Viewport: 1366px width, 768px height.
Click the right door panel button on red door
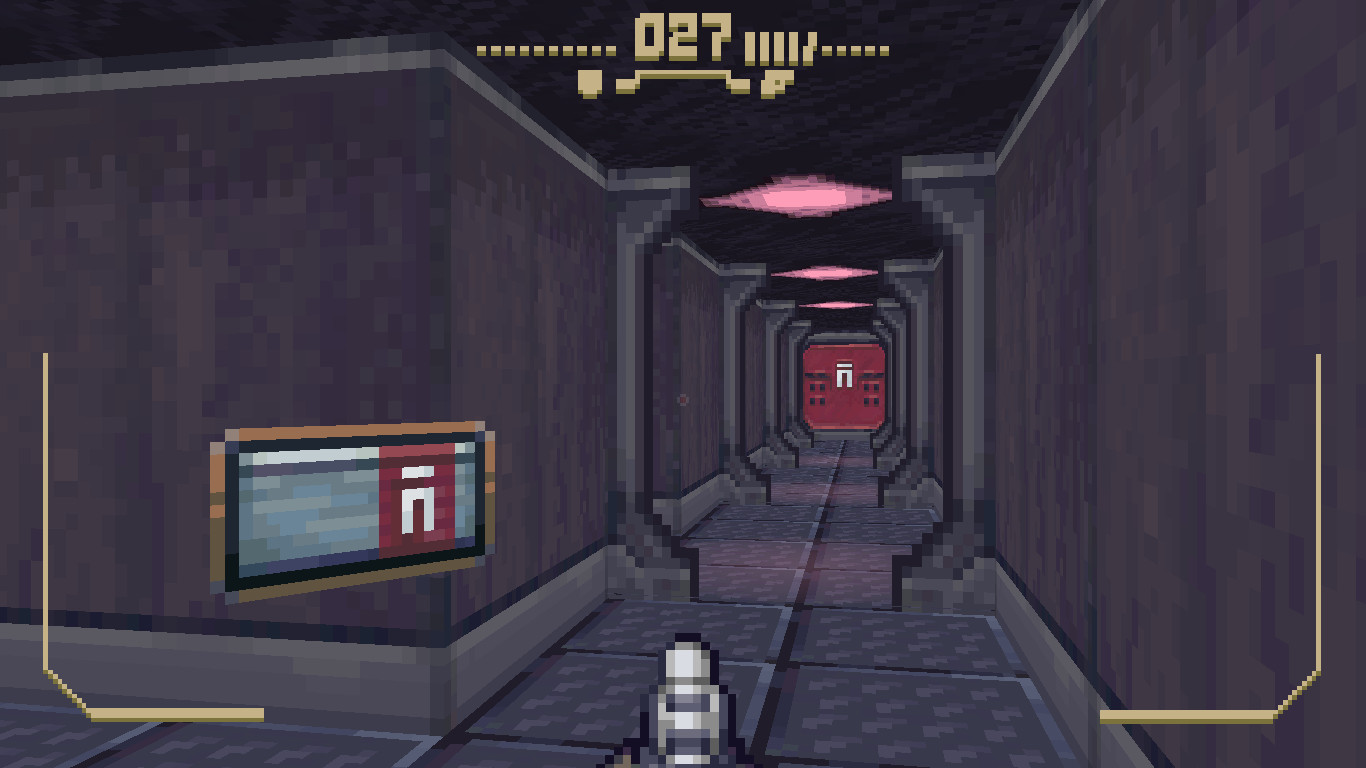click(x=869, y=392)
